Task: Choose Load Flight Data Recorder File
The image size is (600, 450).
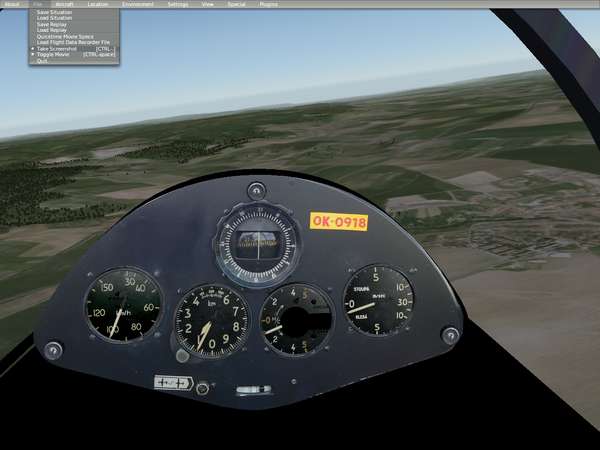Action: [x=73, y=42]
